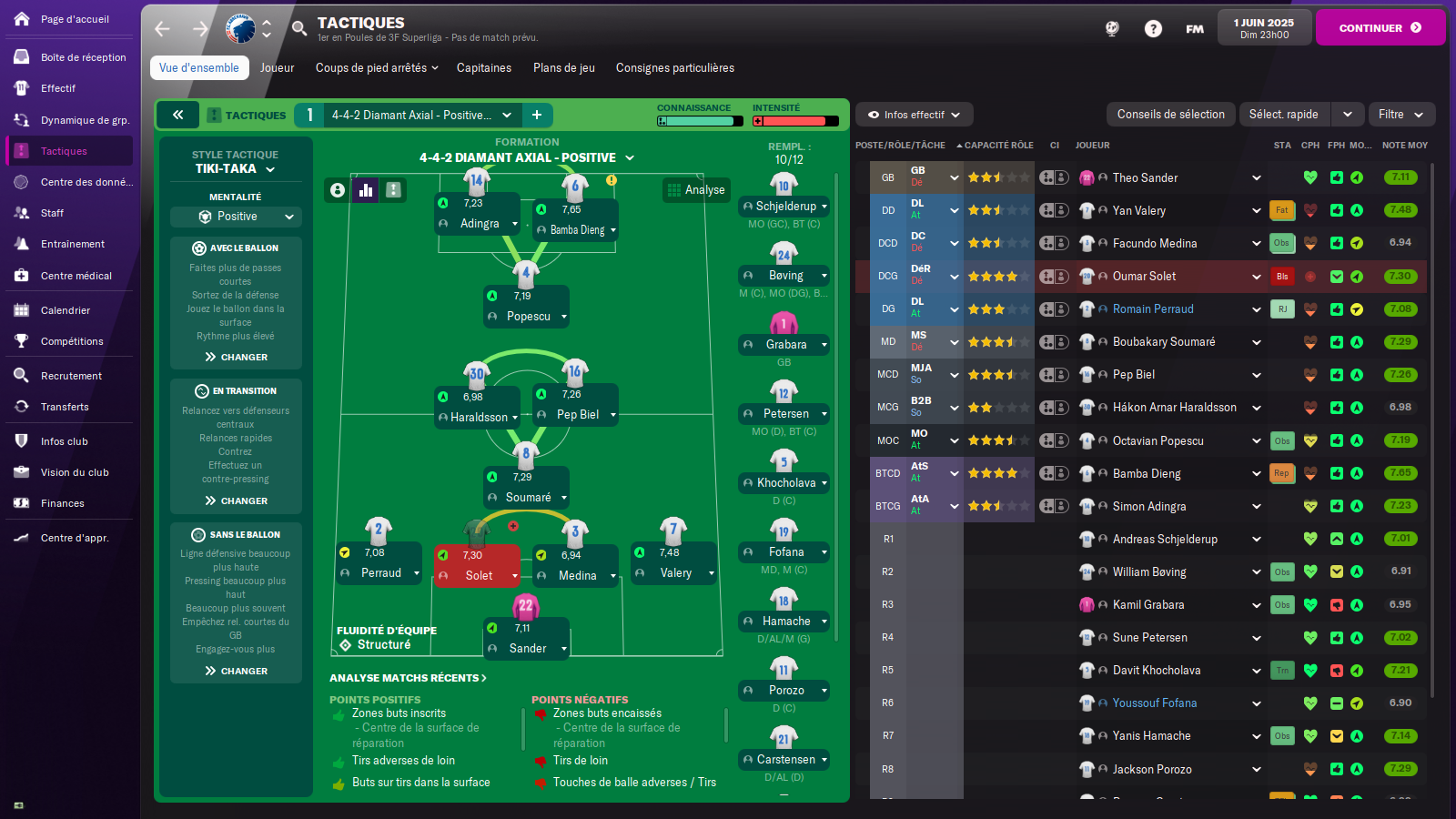
Task: Open Conseils de sélection
Action: coord(1170,115)
